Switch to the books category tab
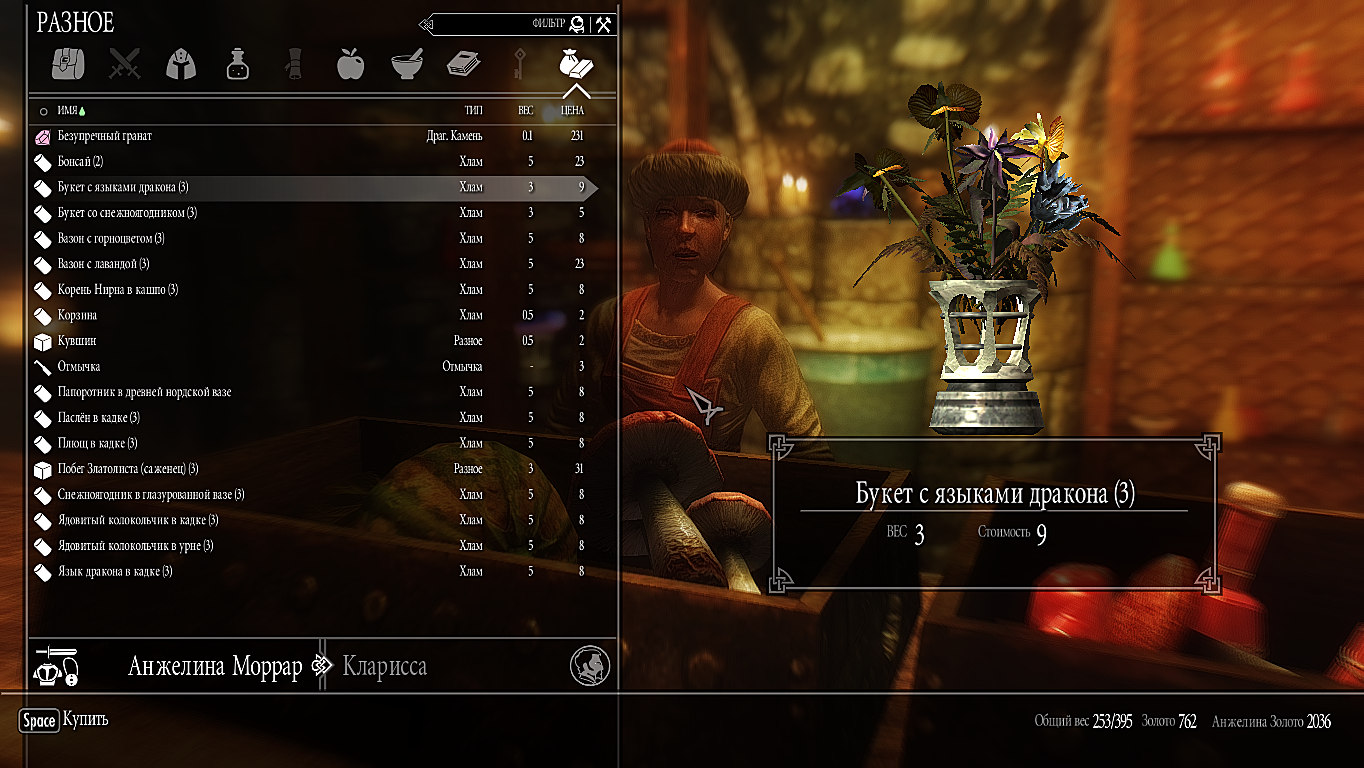 point(463,63)
